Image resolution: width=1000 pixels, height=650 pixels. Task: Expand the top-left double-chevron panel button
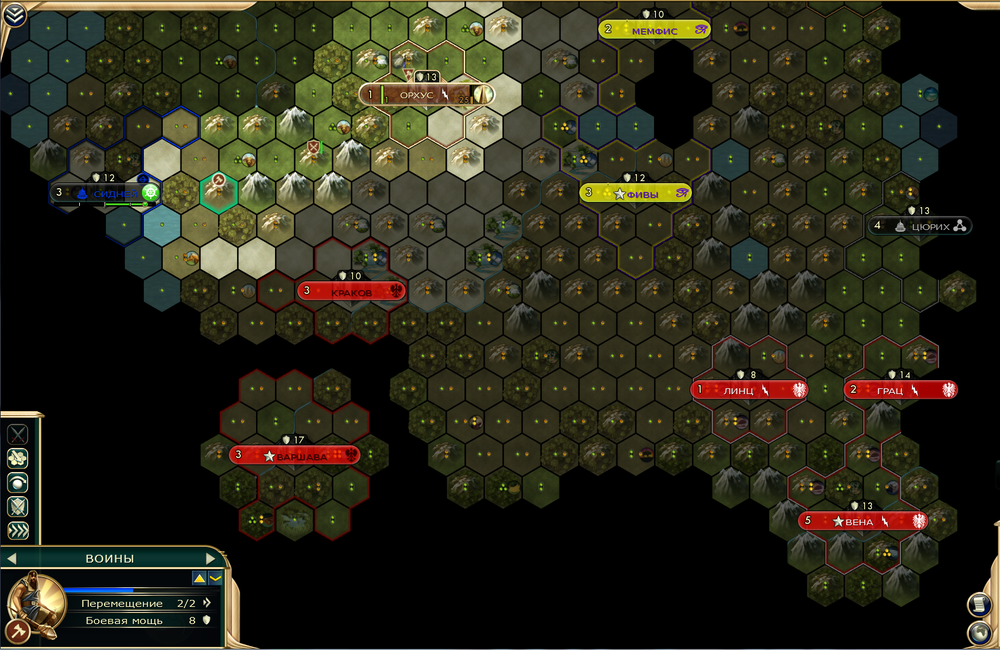click(13, 15)
